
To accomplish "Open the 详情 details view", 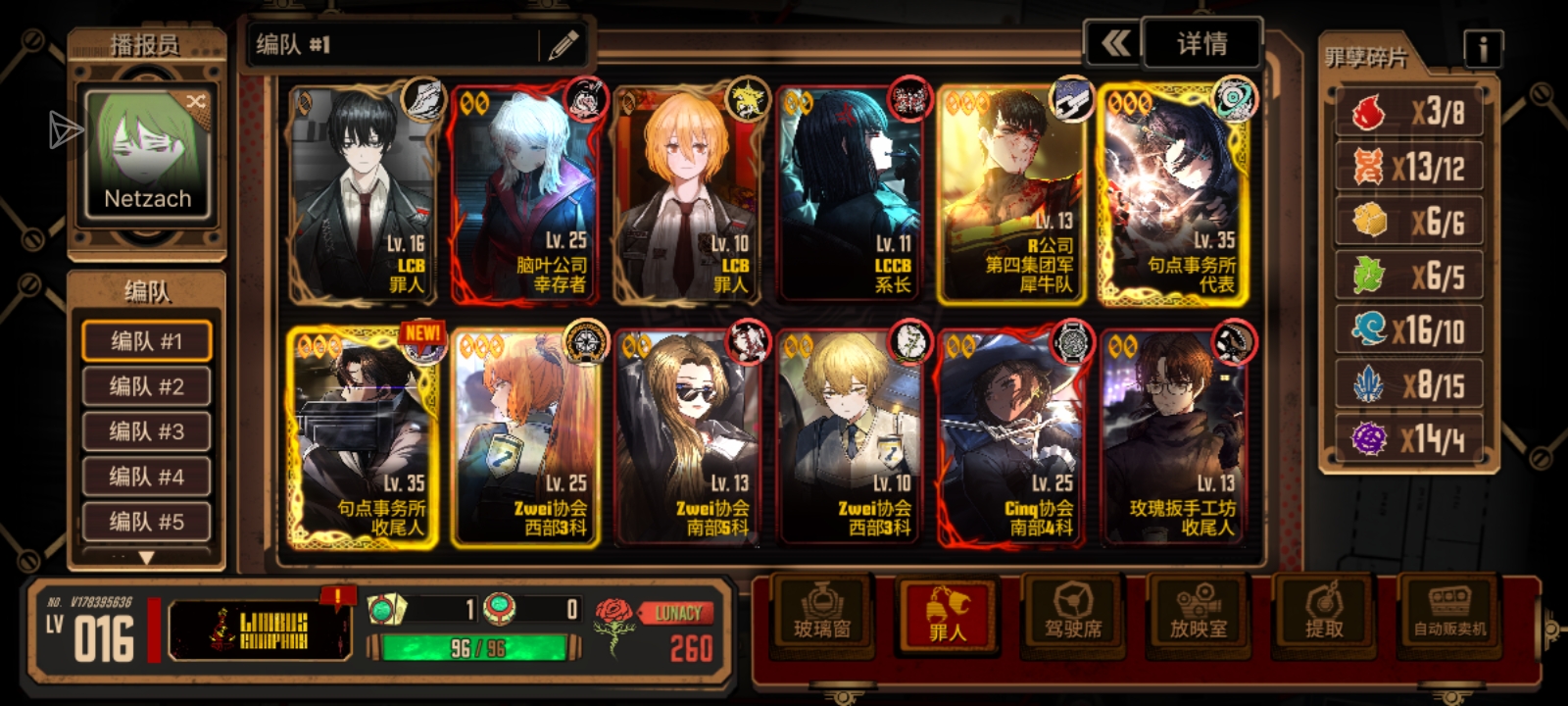I will click(x=1201, y=44).
